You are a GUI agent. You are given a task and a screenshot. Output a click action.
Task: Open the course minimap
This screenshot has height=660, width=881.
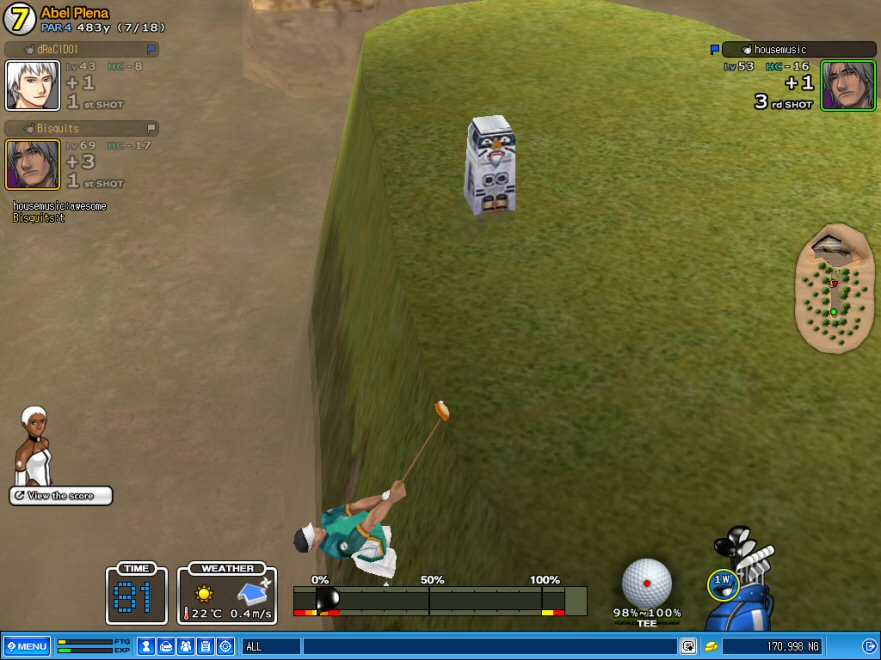click(x=834, y=290)
